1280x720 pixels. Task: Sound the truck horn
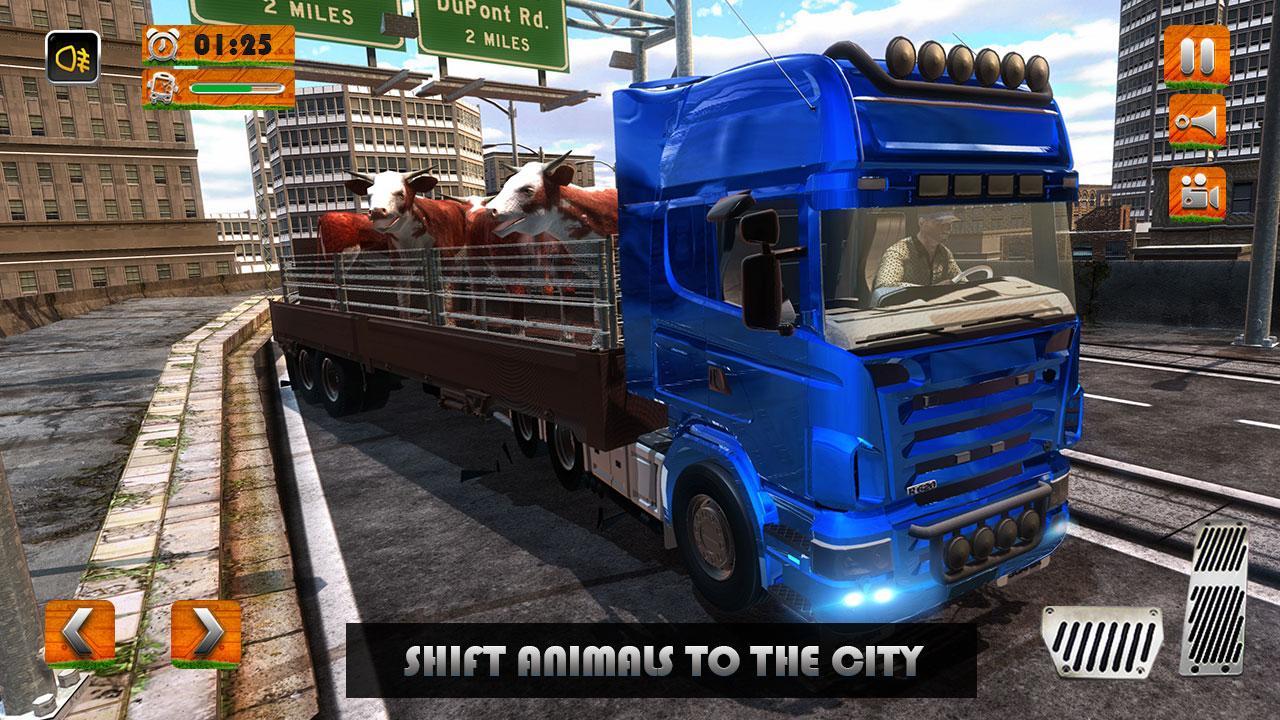pyautogui.click(x=1197, y=123)
